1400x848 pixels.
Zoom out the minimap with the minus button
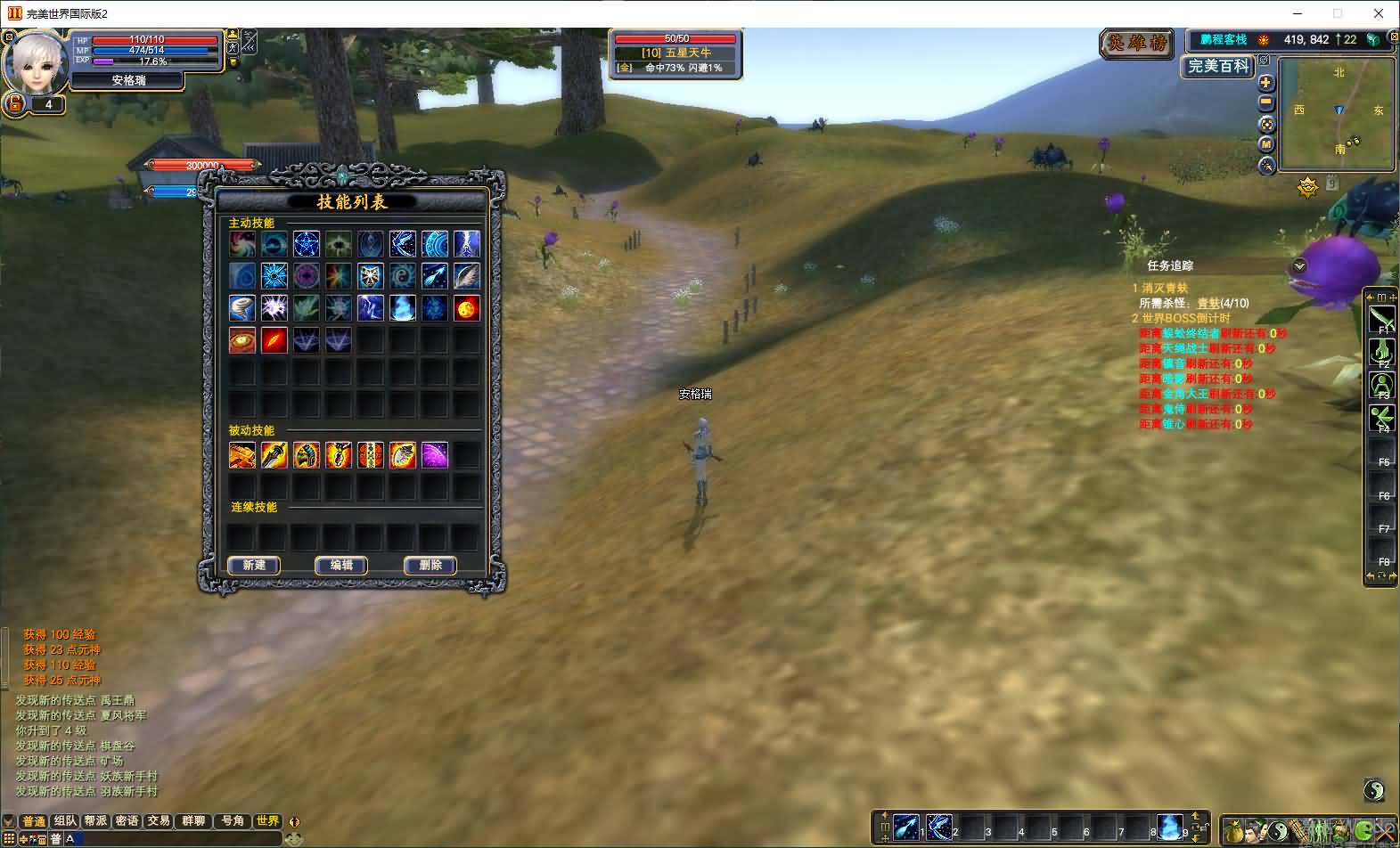(x=1266, y=103)
